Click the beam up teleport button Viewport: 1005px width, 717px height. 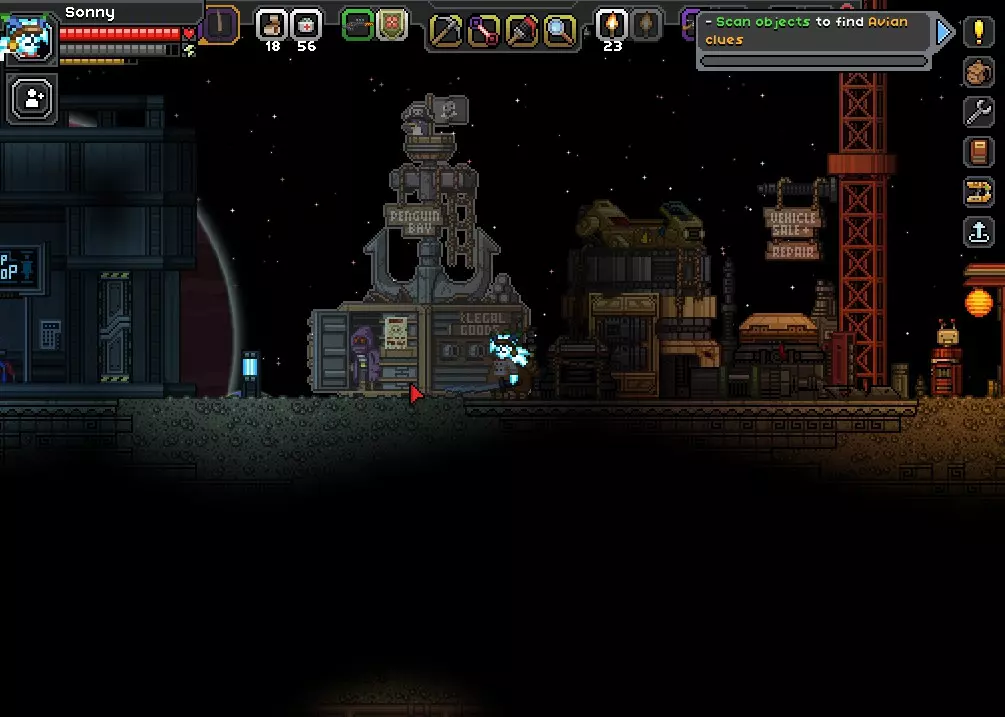[978, 232]
